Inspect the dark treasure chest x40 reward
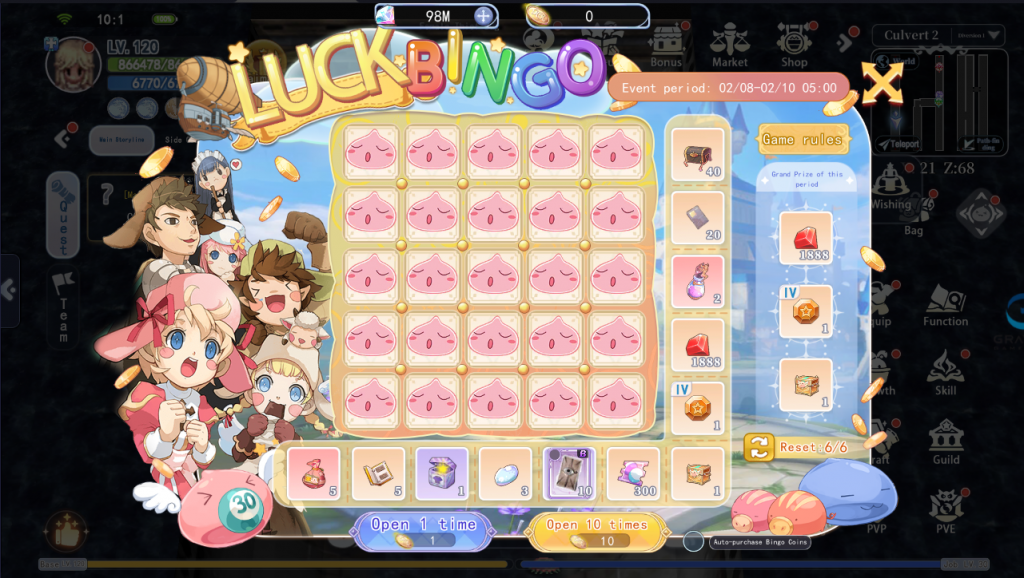The image size is (1024, 578). coord(697,154)
